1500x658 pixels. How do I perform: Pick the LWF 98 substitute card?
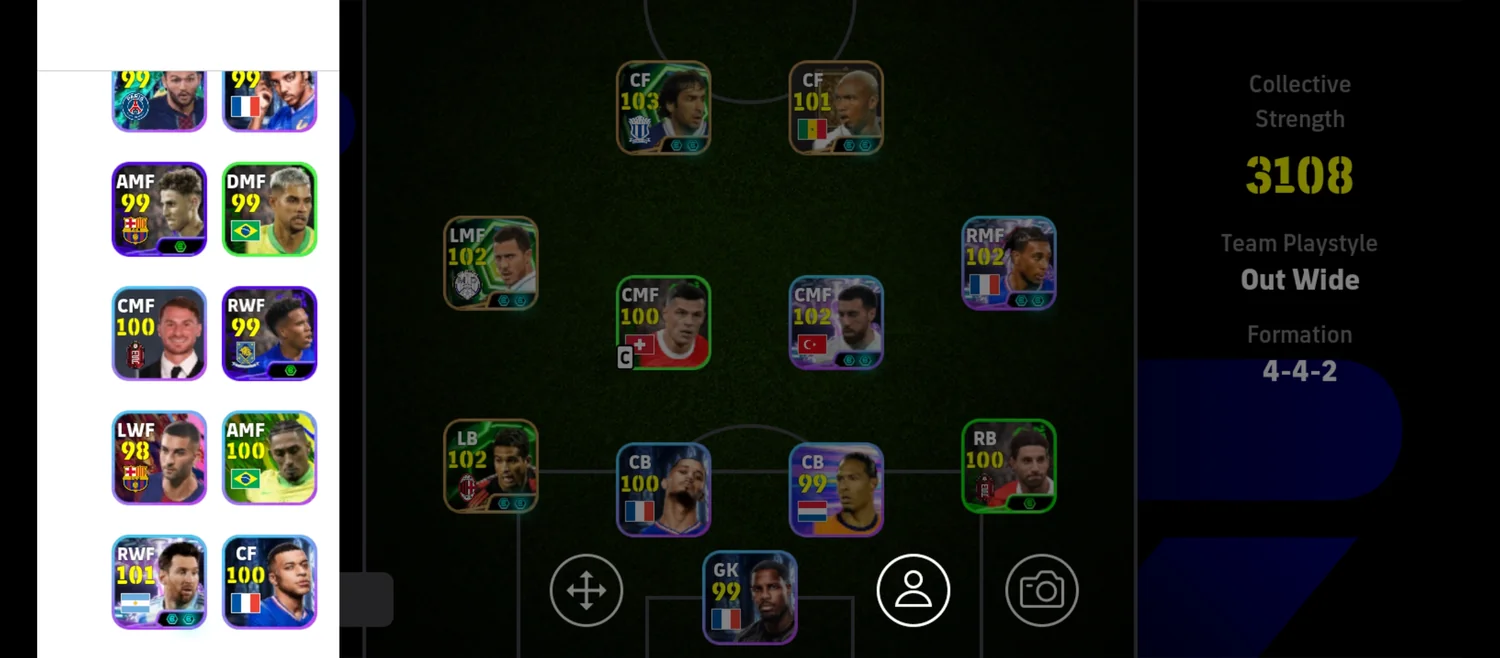pyautogui.click(x=159, y=458)
